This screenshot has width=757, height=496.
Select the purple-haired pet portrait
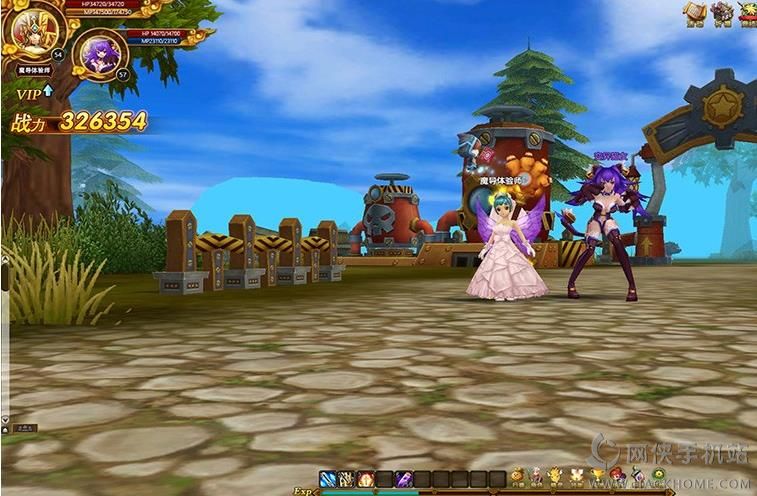point(101,51)
